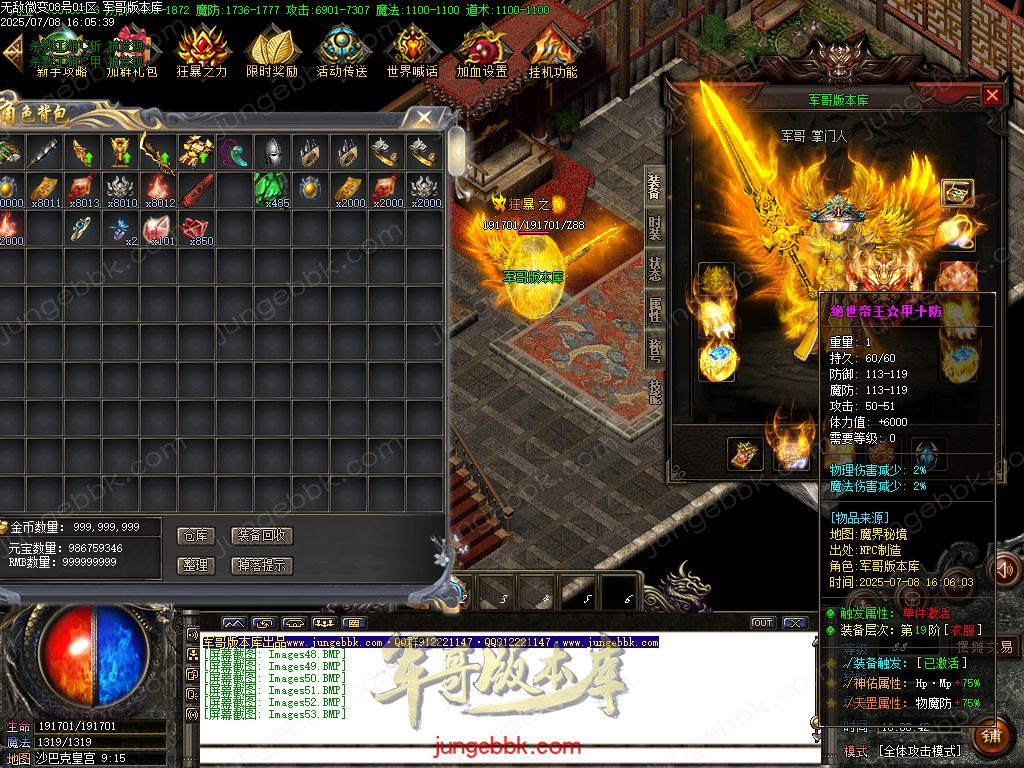
Task: Switch to the 属性 attributes tab
Action: [654, 308]
